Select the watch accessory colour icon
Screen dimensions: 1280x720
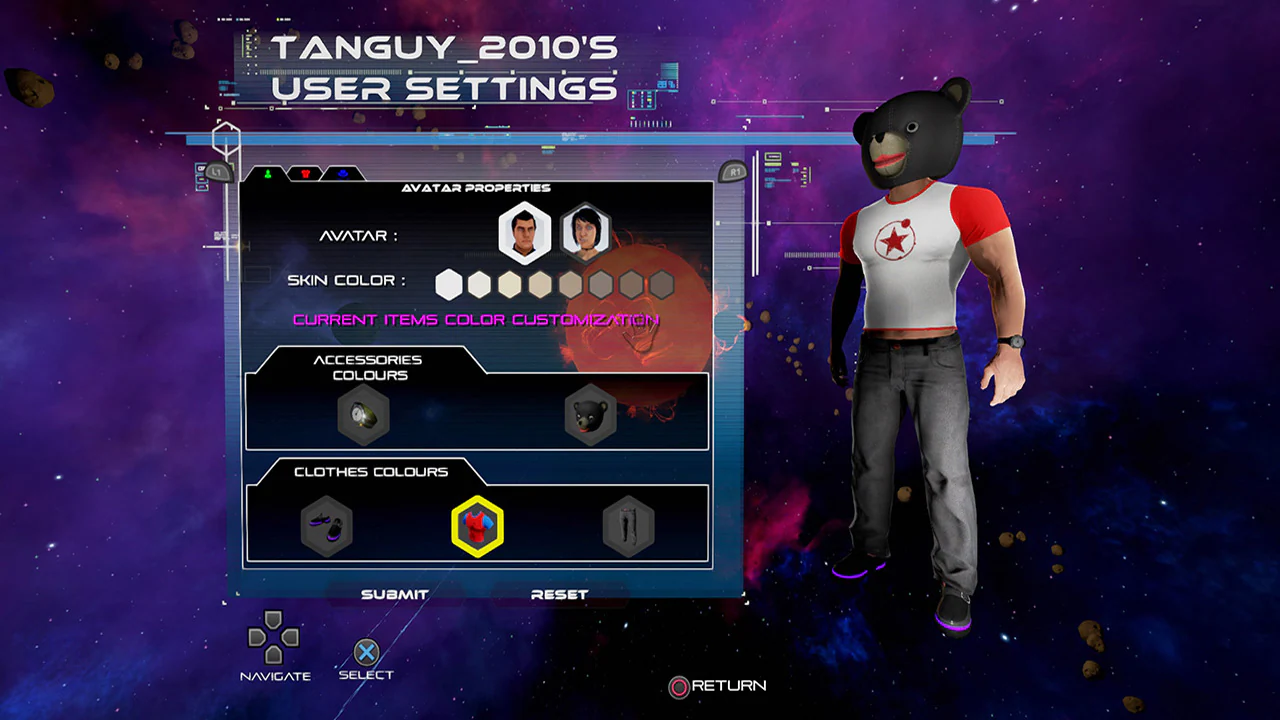coord(363,414)
